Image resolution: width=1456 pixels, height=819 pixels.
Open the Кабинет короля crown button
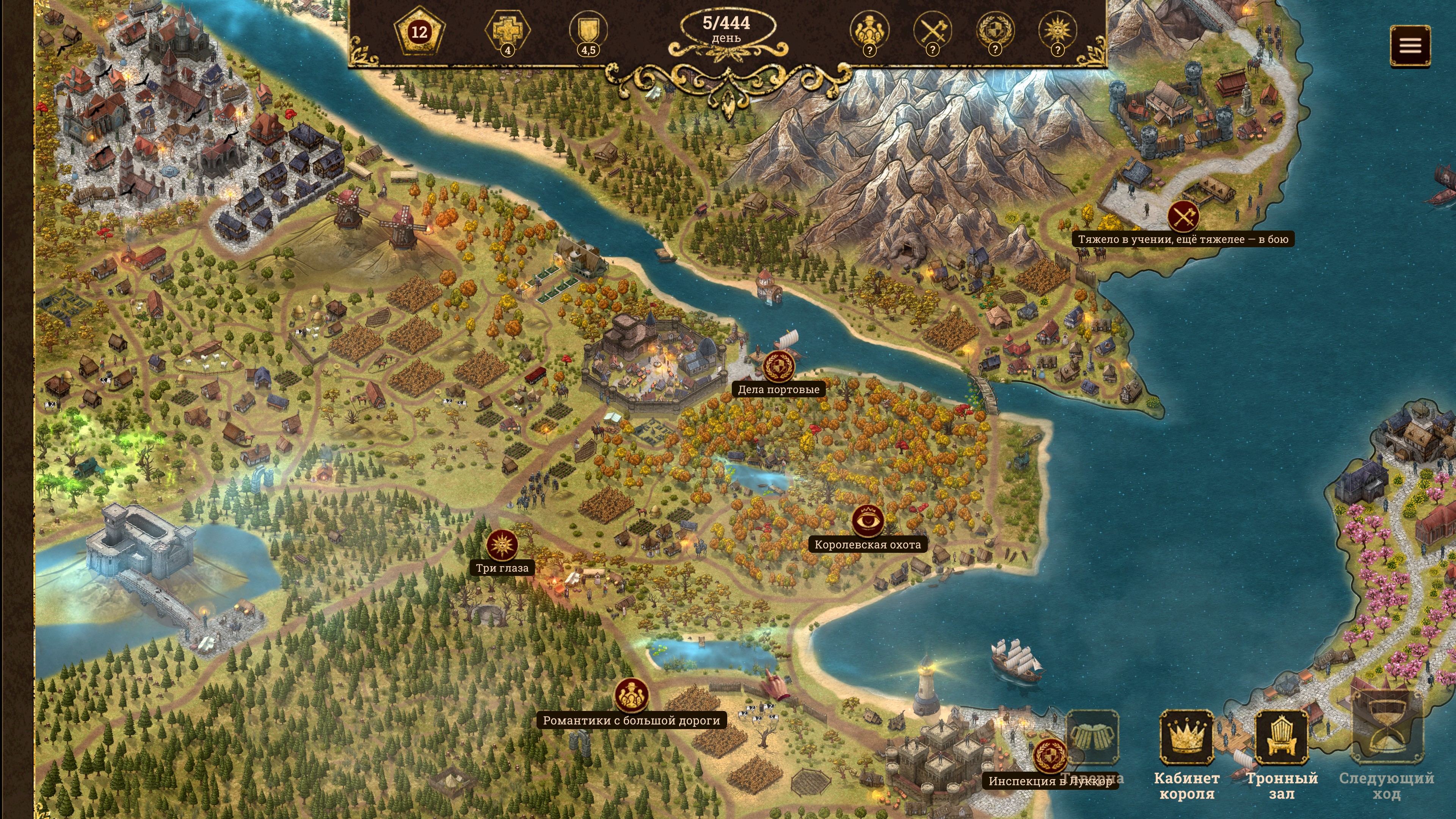tap(1186, 737)
